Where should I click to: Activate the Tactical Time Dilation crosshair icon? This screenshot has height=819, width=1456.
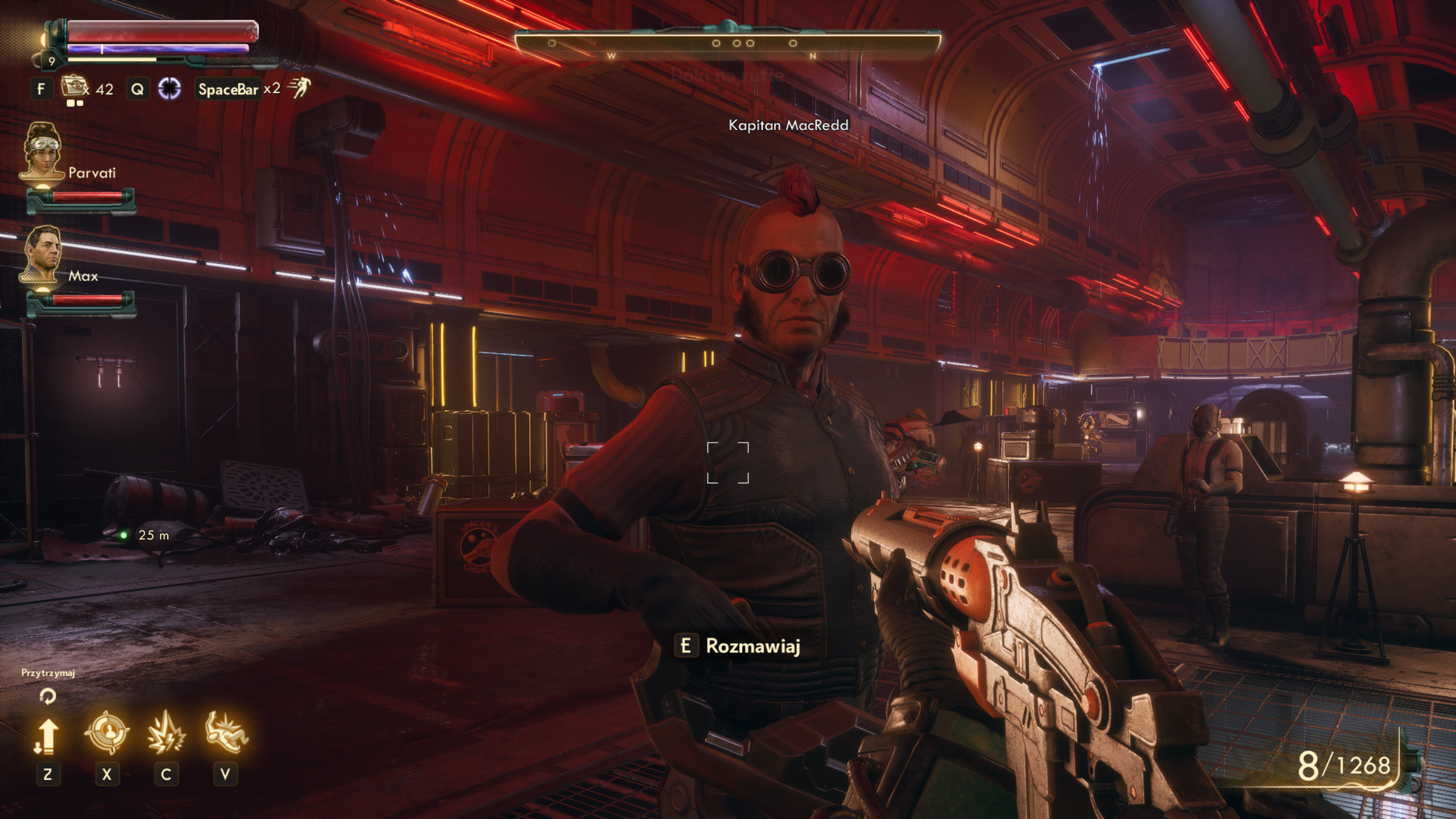[x=169, y=89]
